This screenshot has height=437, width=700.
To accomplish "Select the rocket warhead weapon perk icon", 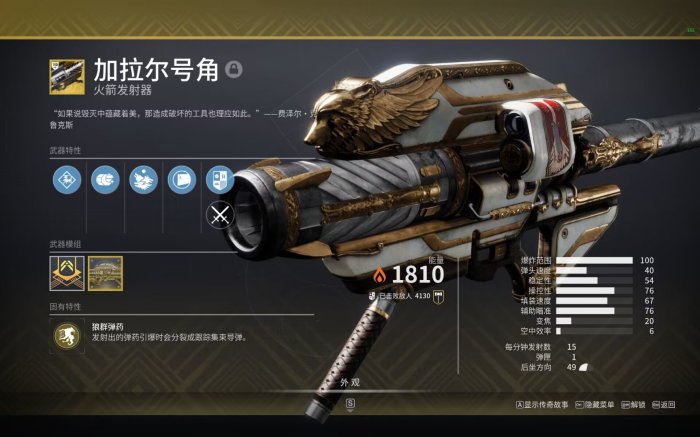I will pyautogui.click(x=105, y=180).
